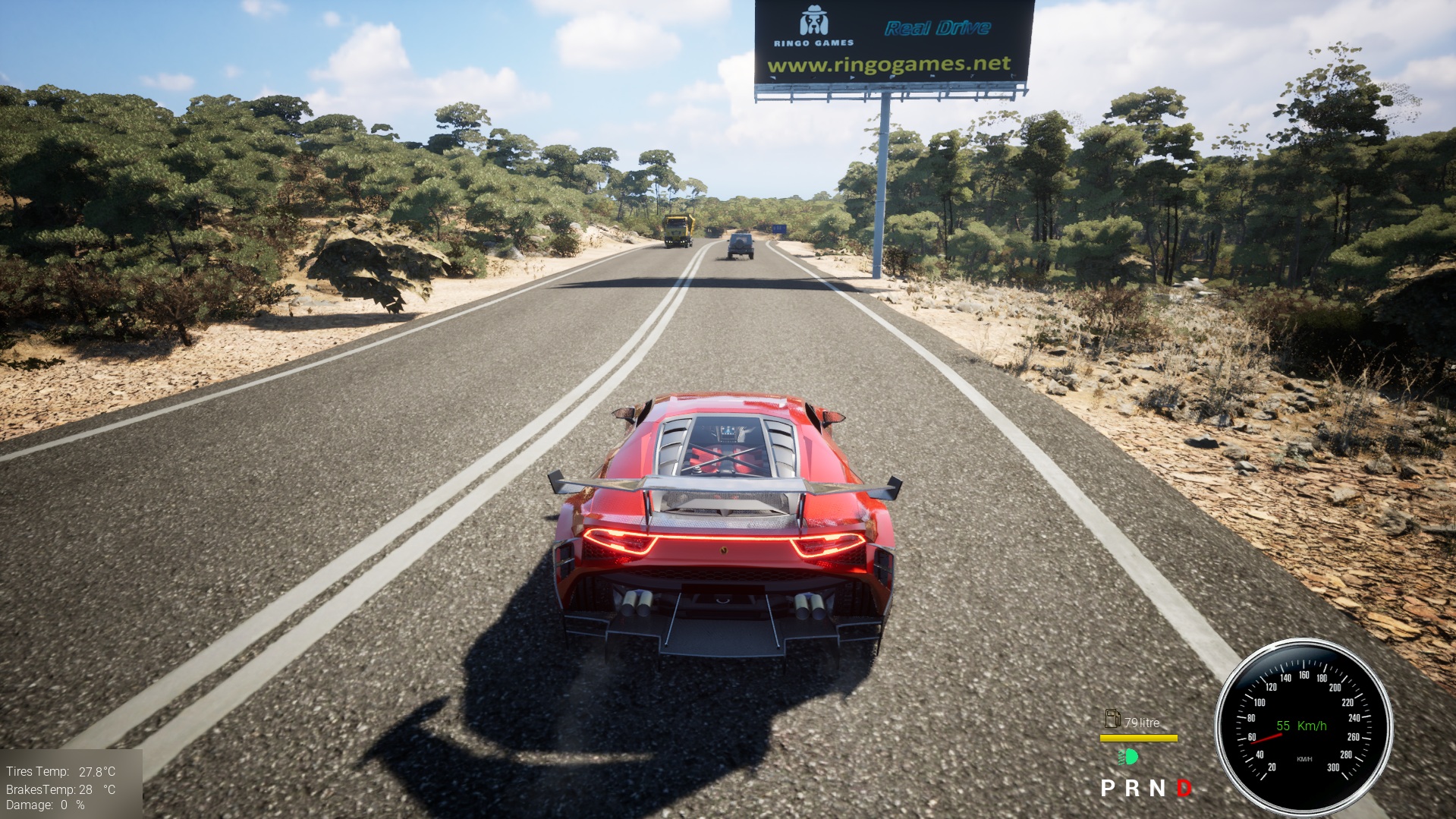
Task: Click the green headlight indicator icon
Action: (x=1127, y=758)
